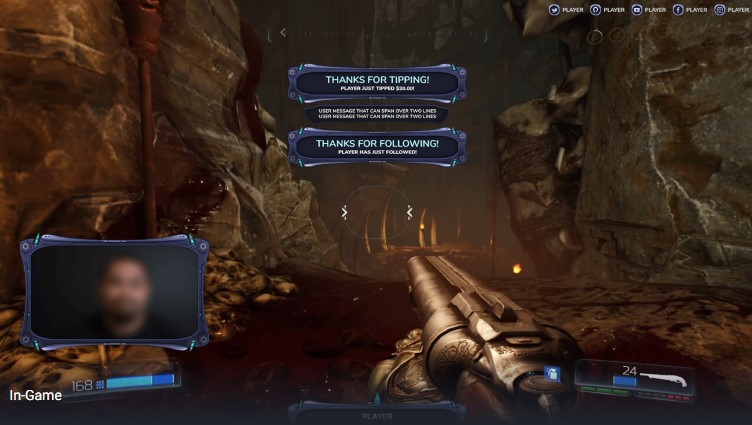752x425 pixels.
Task: Click the back arrow on the top bar
Action: tap(283, 32)
